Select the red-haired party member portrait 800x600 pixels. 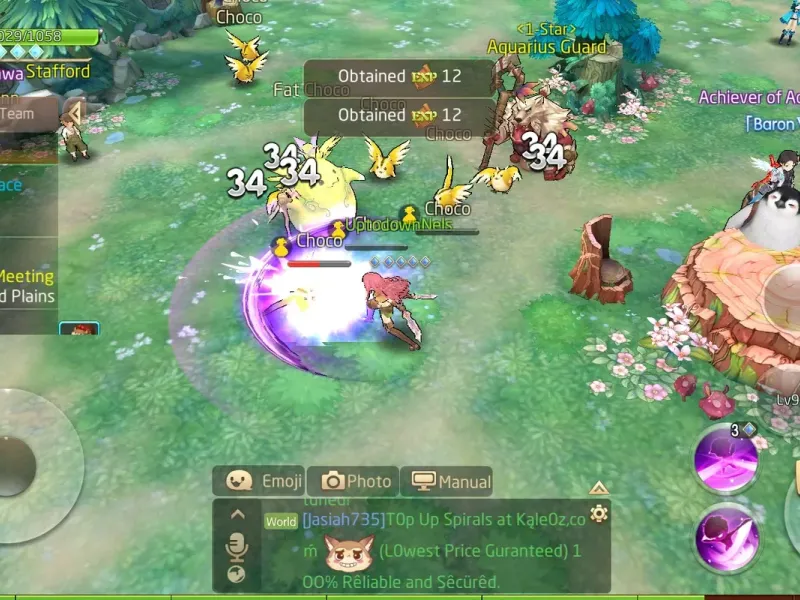click(x=78, y=329)
